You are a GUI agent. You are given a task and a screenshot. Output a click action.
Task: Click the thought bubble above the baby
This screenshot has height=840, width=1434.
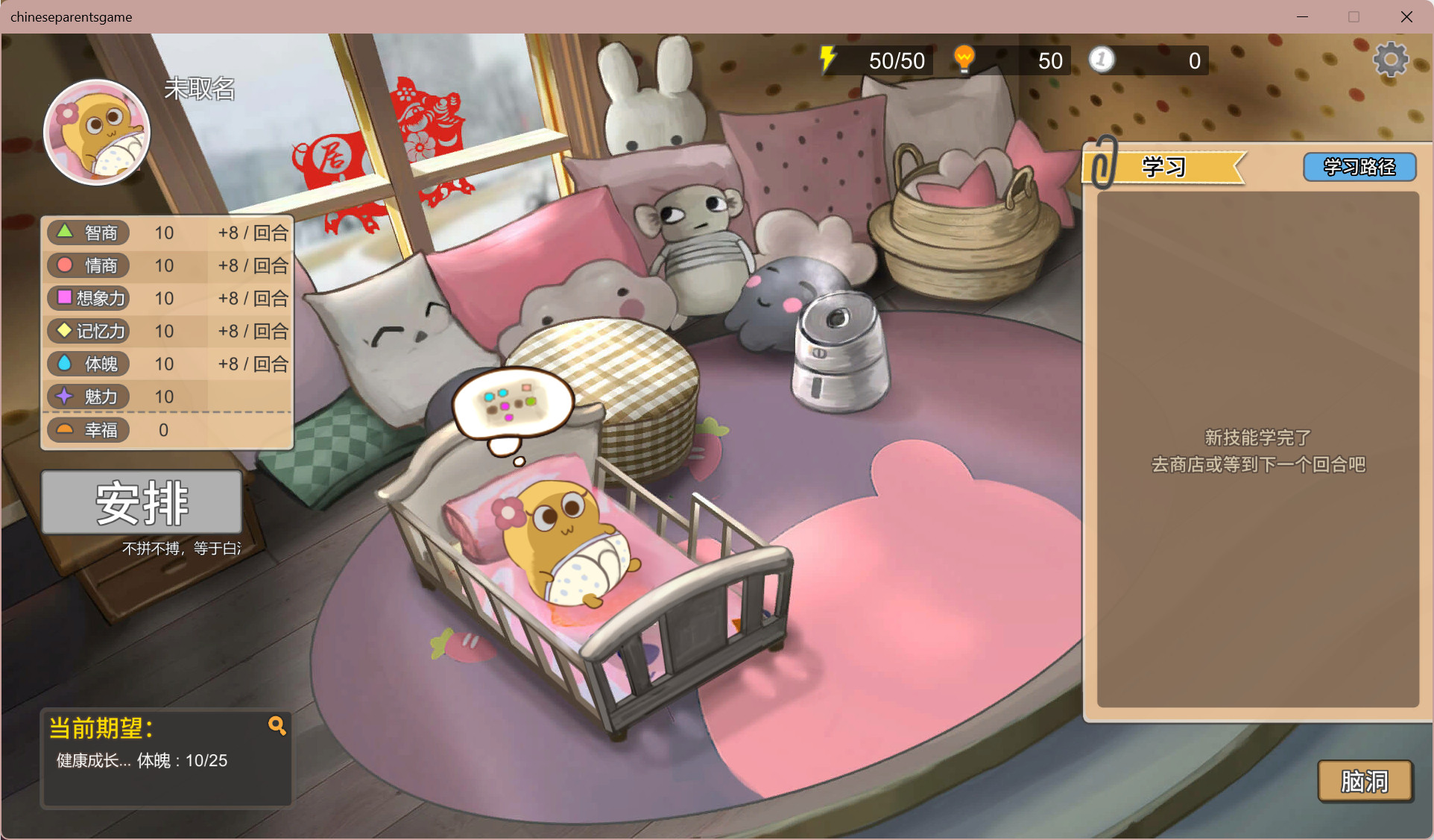pos(512,403)
